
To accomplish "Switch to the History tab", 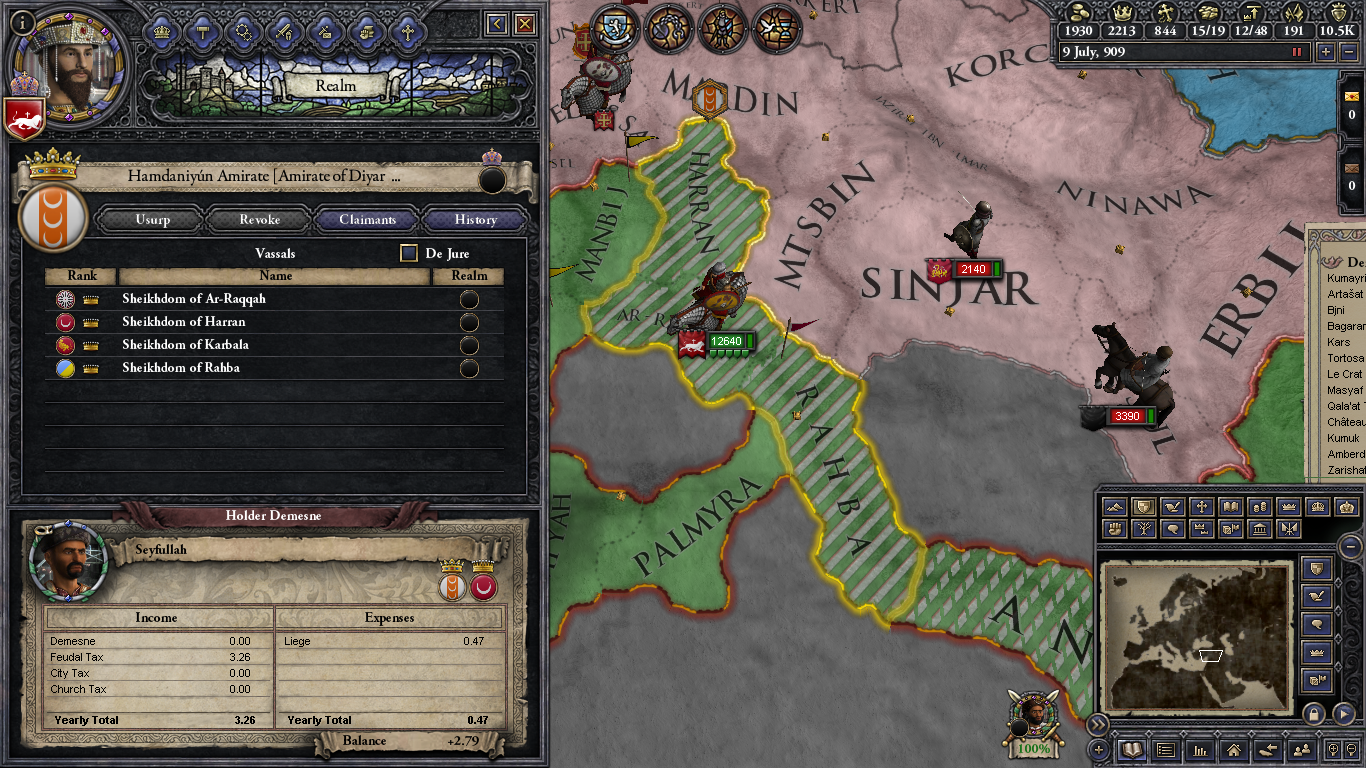I will click(475, 219).
